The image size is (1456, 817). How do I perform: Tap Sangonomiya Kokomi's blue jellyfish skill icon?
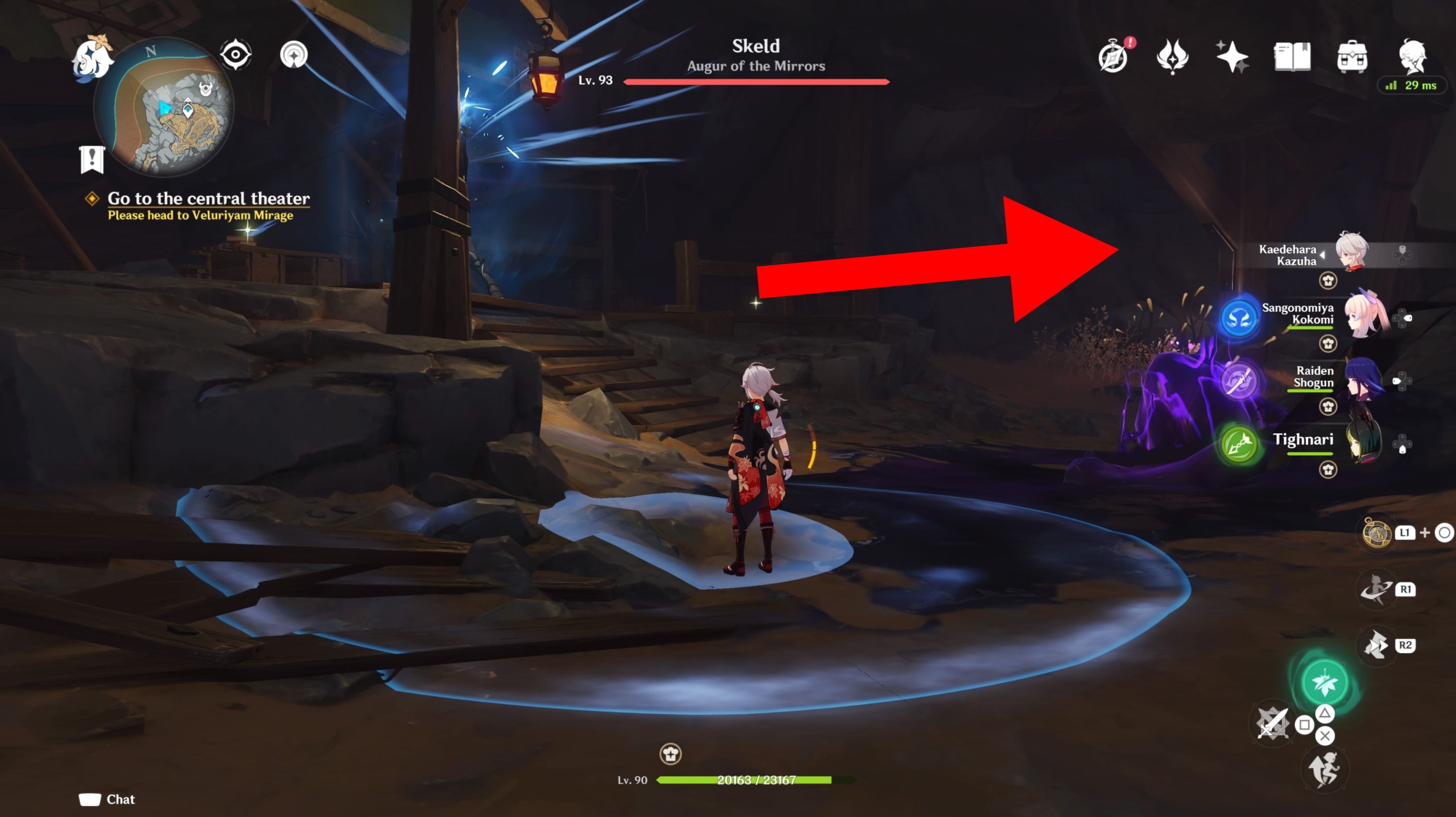[x=1240, y=318]
